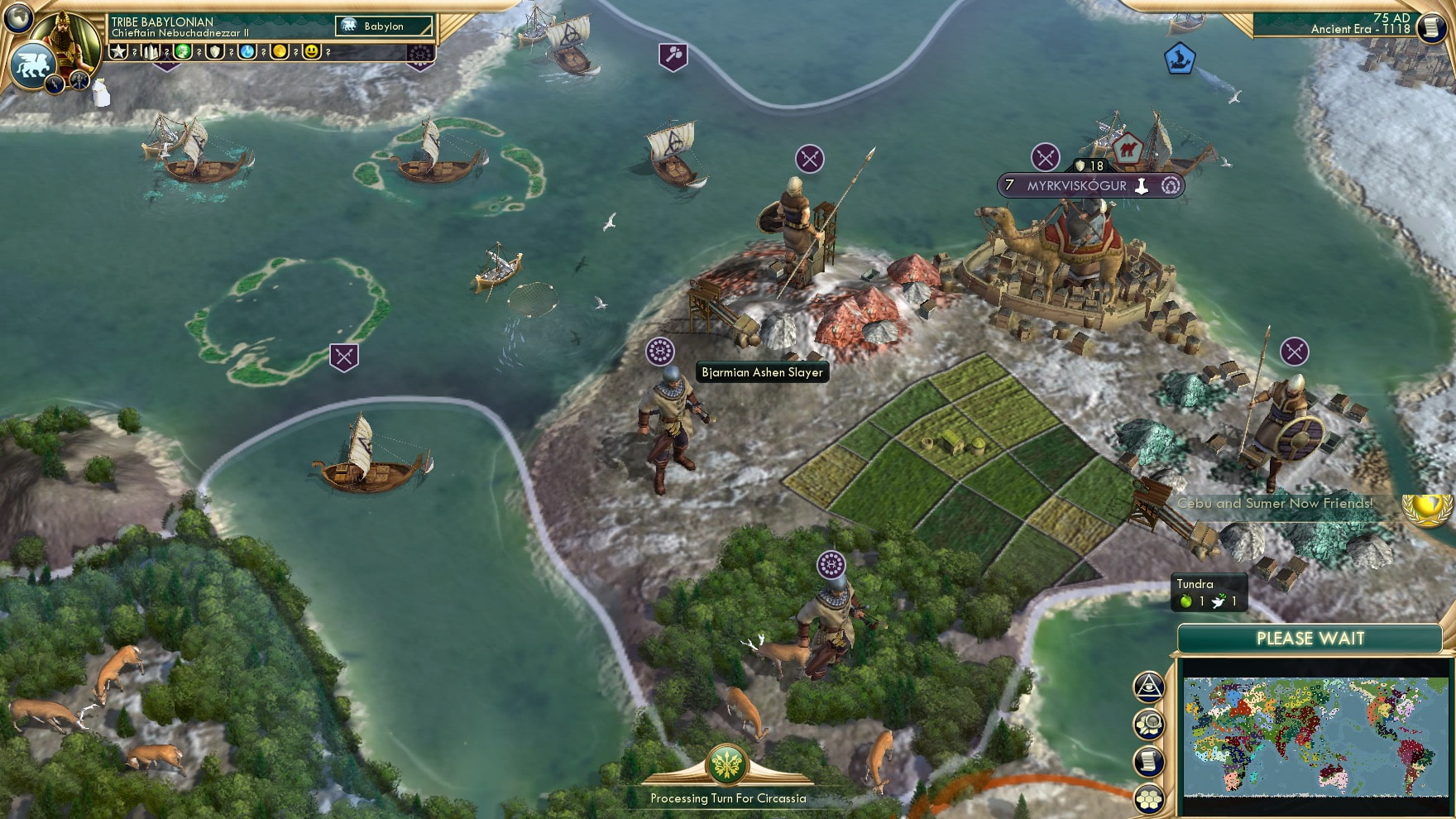
Task: Toggle strategic view with the magnifier hex button
Action: click(x=1150, y=724)
